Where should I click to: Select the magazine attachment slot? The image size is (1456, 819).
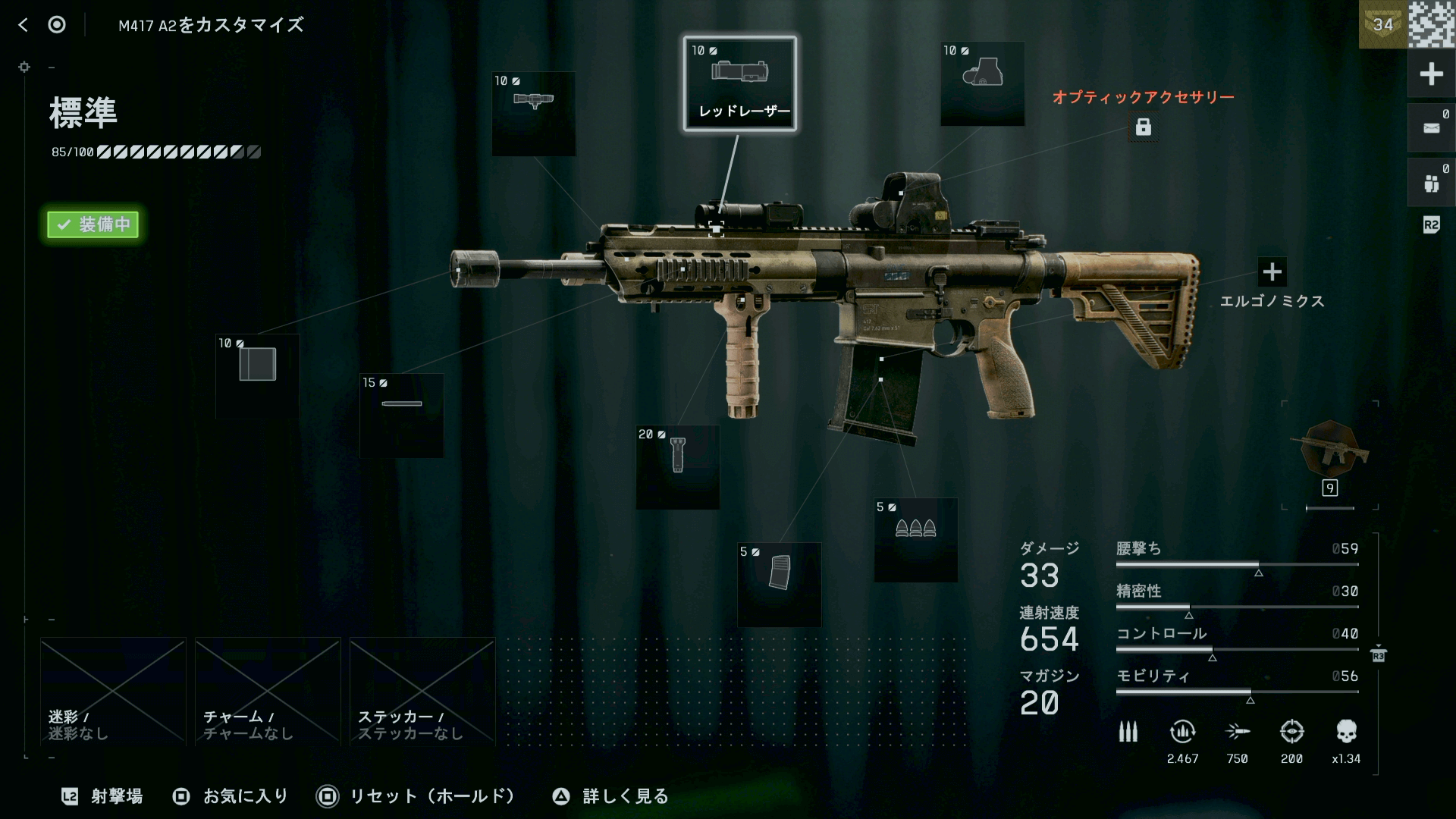click(x=779, y=584)
